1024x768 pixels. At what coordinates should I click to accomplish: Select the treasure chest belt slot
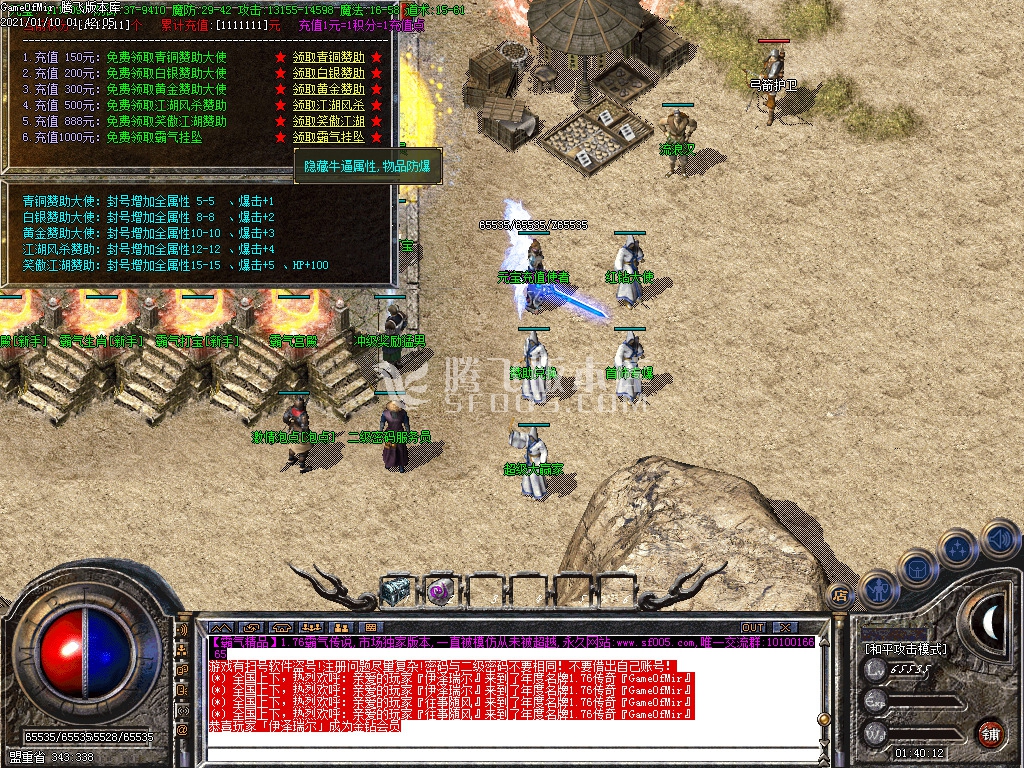(x=396, y=591)
